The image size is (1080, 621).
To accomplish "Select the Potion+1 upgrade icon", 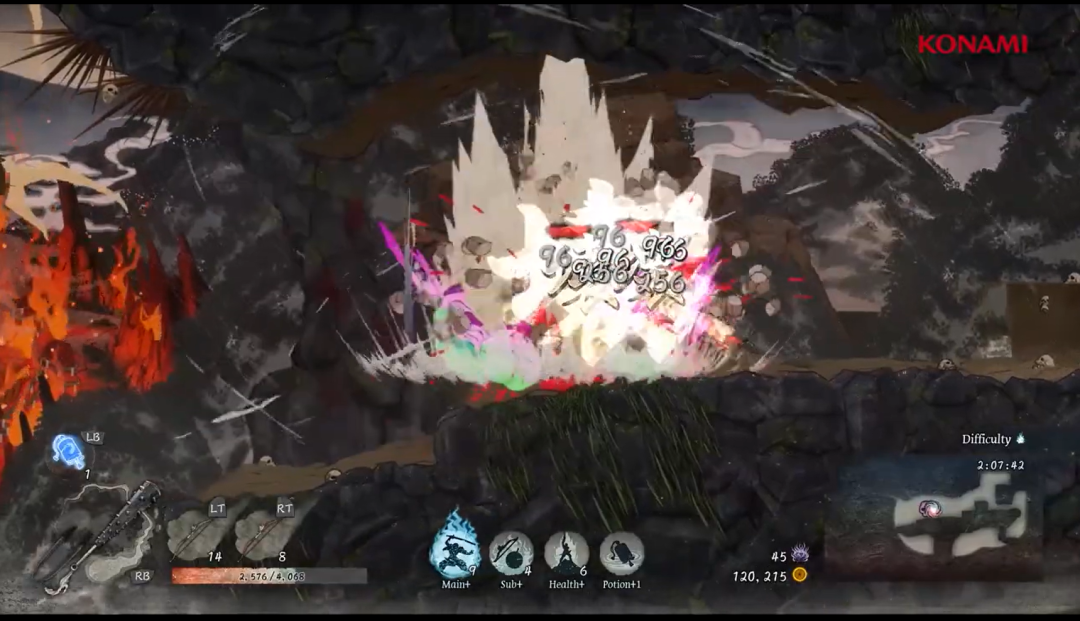I will coord(621,552).
